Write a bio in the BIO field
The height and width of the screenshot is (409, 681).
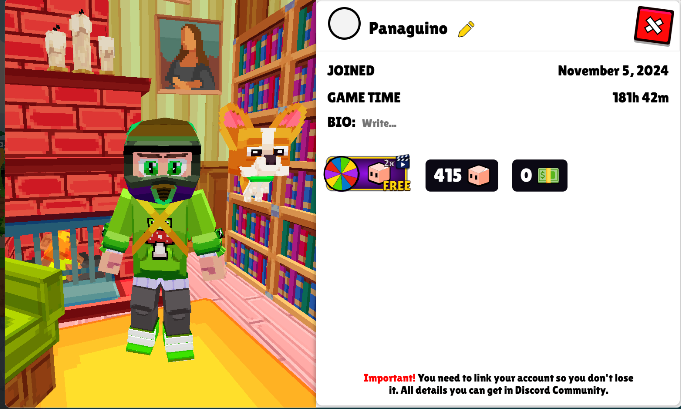pos(380,123)
